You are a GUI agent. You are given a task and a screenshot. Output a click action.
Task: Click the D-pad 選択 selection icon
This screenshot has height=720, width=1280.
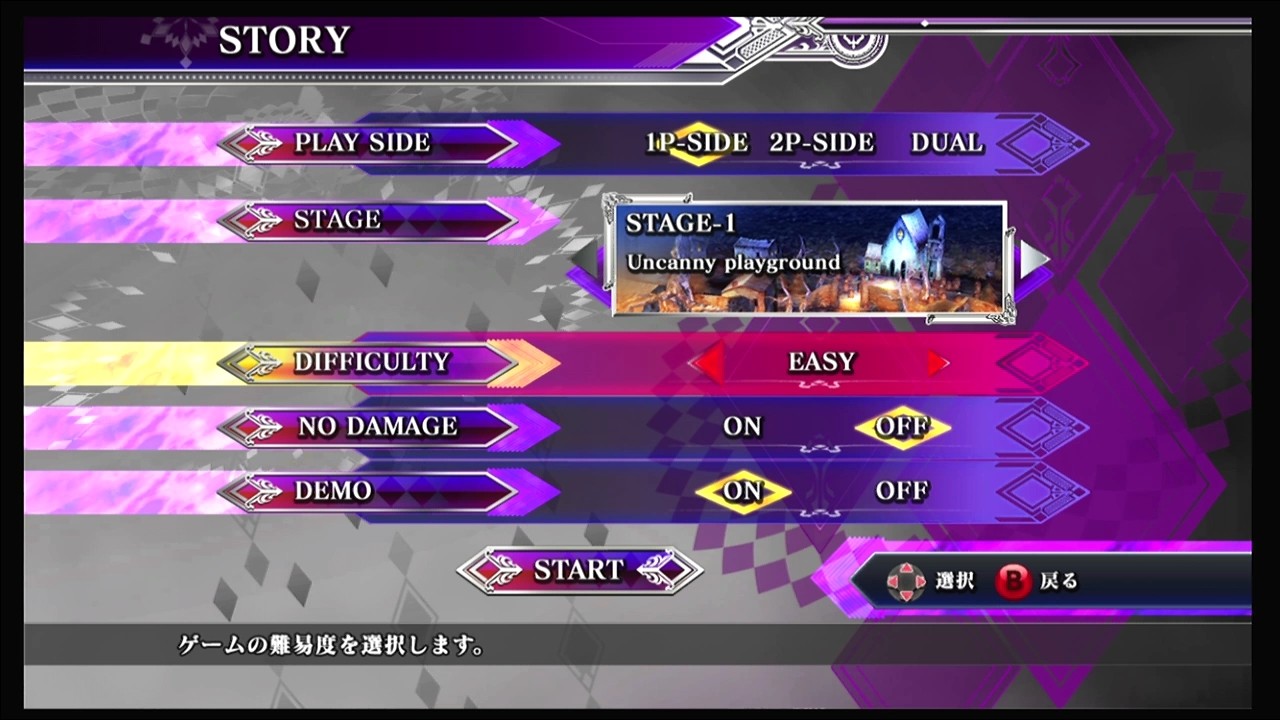[x=908, y=581]
